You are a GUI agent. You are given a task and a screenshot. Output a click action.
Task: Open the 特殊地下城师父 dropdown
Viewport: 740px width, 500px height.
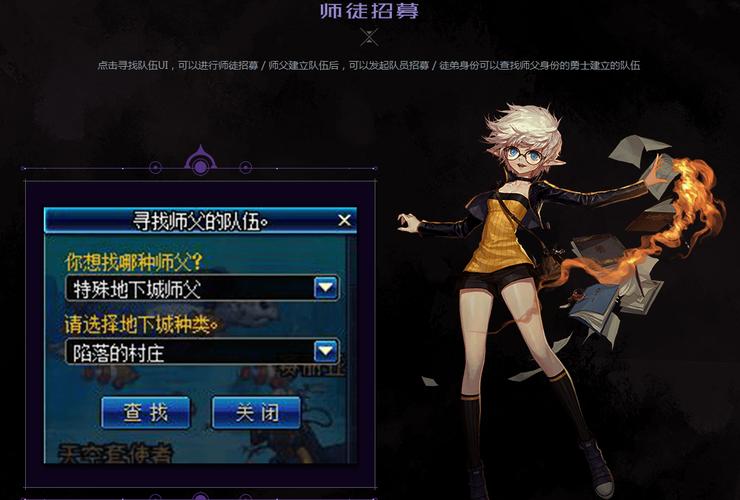(325, 289)
